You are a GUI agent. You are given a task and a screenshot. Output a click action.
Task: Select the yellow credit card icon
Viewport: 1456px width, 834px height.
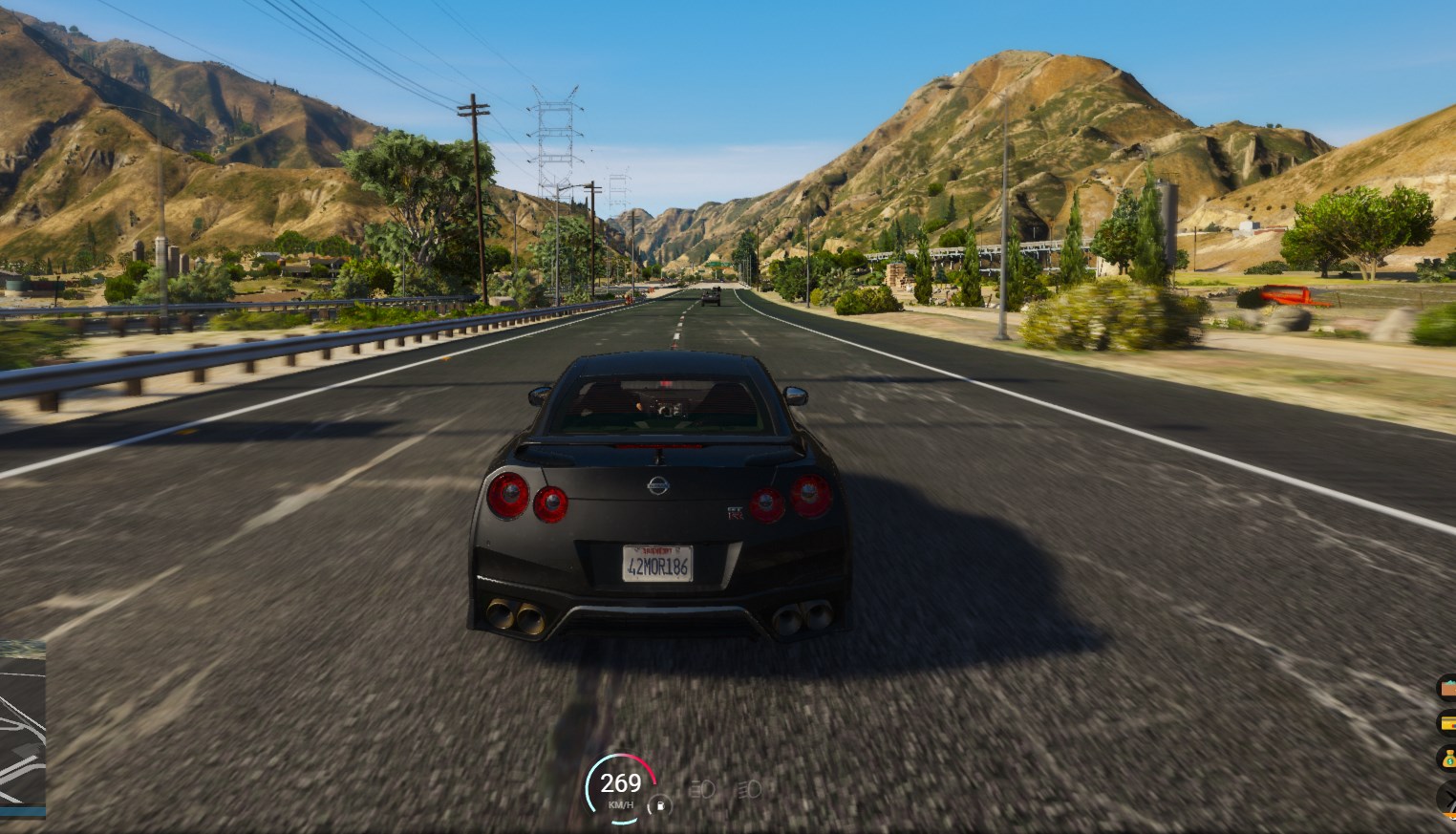(1447, 723)
